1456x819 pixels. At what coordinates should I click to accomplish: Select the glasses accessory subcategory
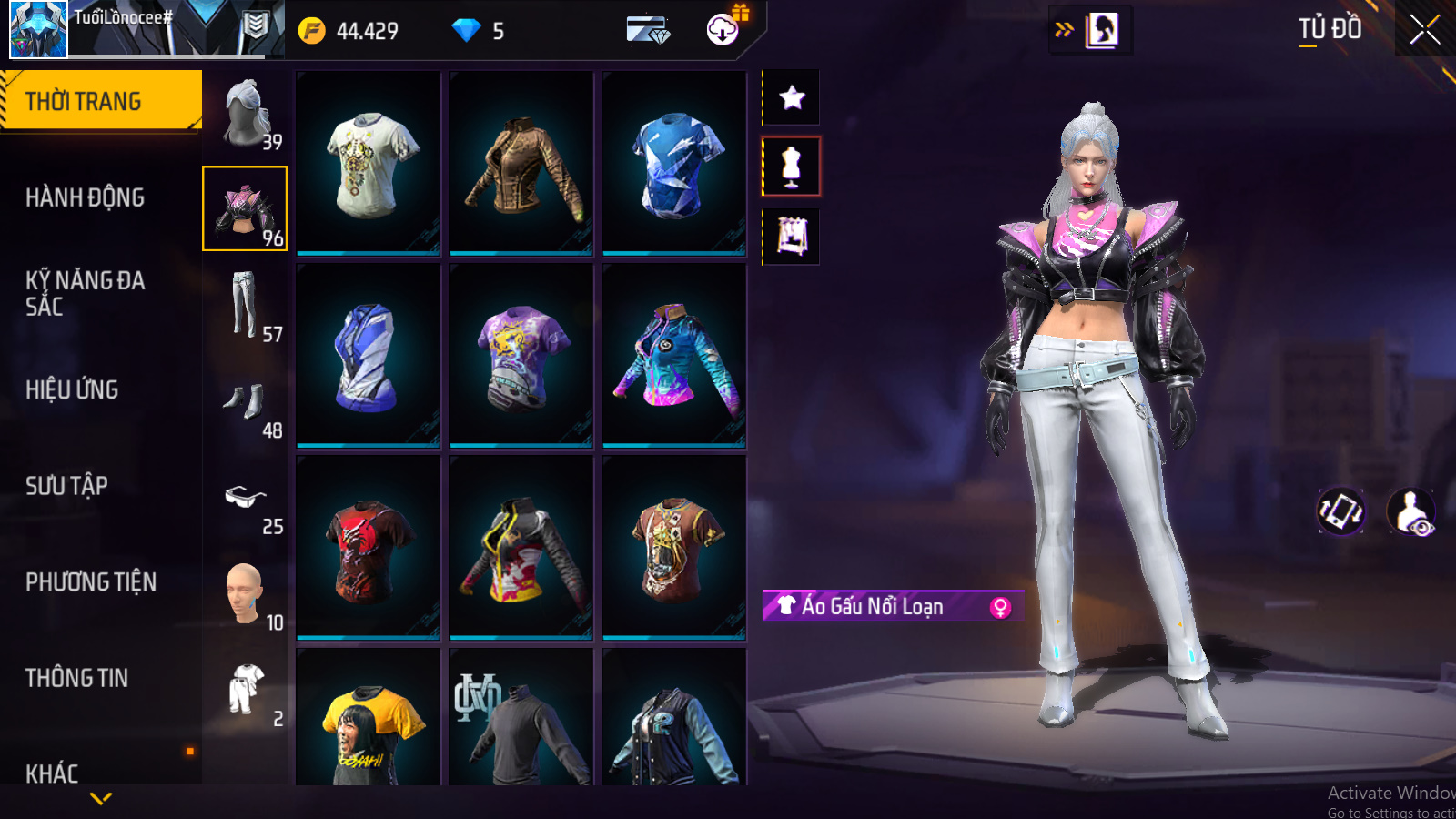click(x=245, y=499)
